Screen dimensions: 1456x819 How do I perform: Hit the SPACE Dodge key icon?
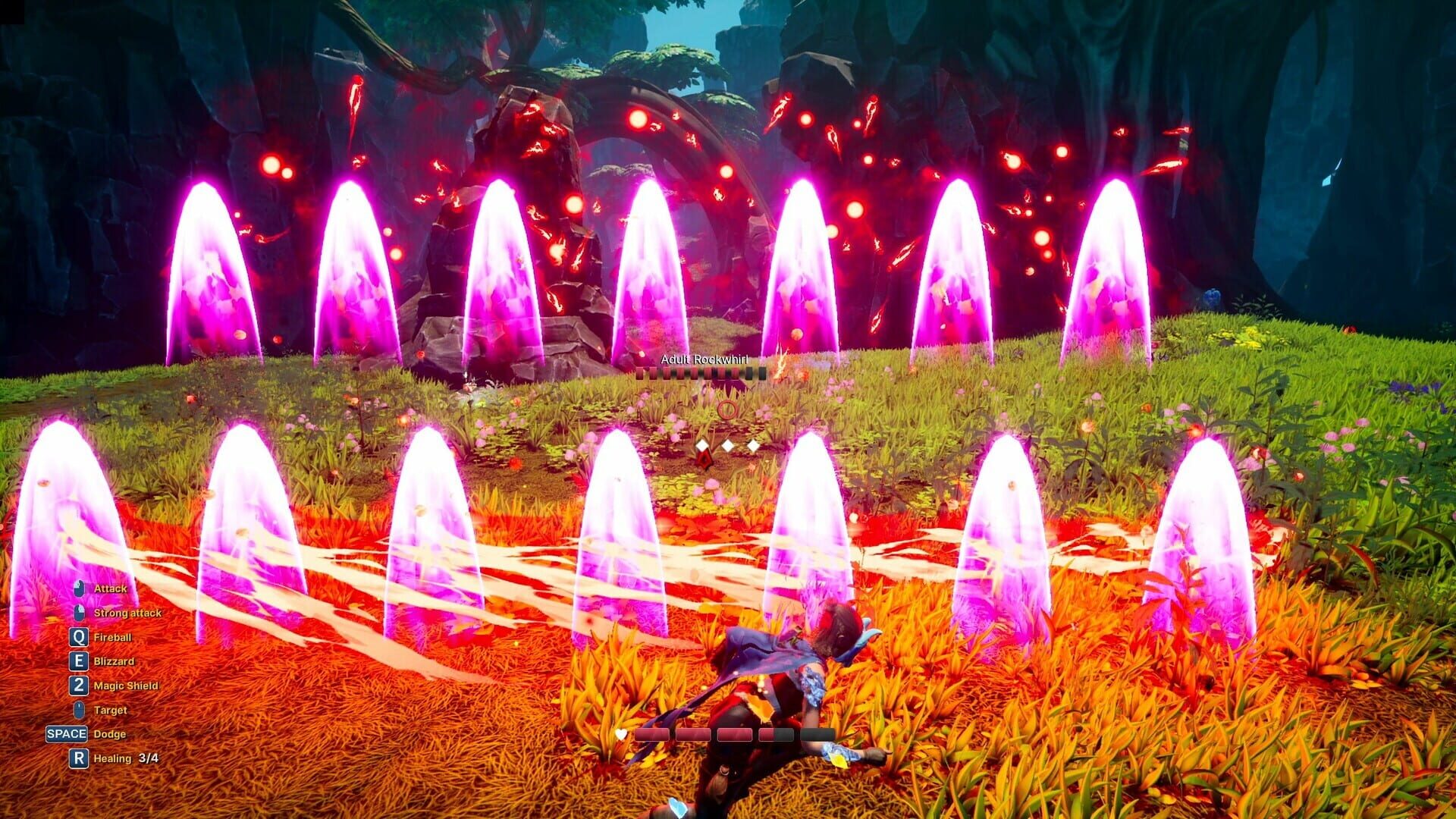66,734
